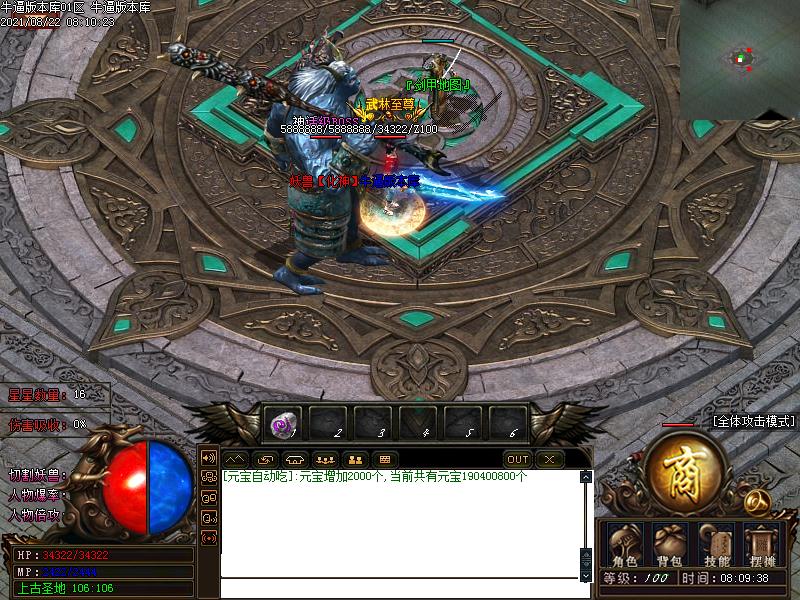Open the 角色 character panel
This screenshot has width=800, height=600.
coord(625,546)
